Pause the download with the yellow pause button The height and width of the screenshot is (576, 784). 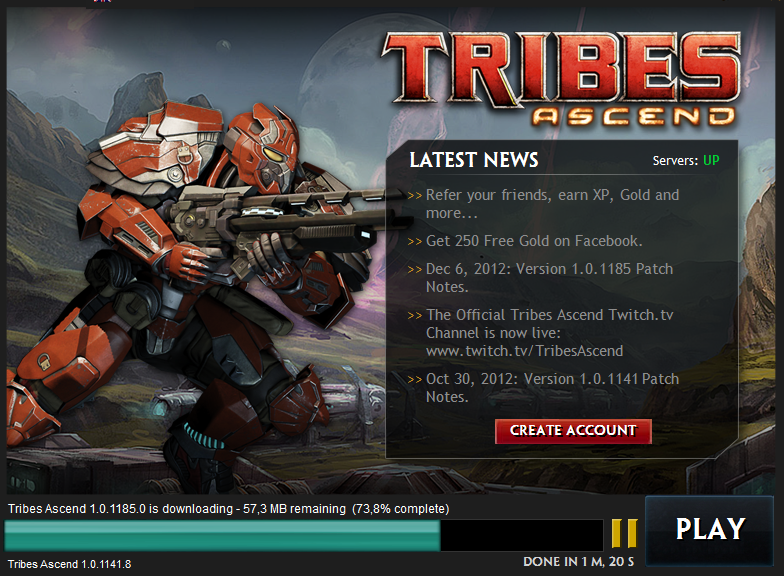pyautogui.click(x=624, y=531)
